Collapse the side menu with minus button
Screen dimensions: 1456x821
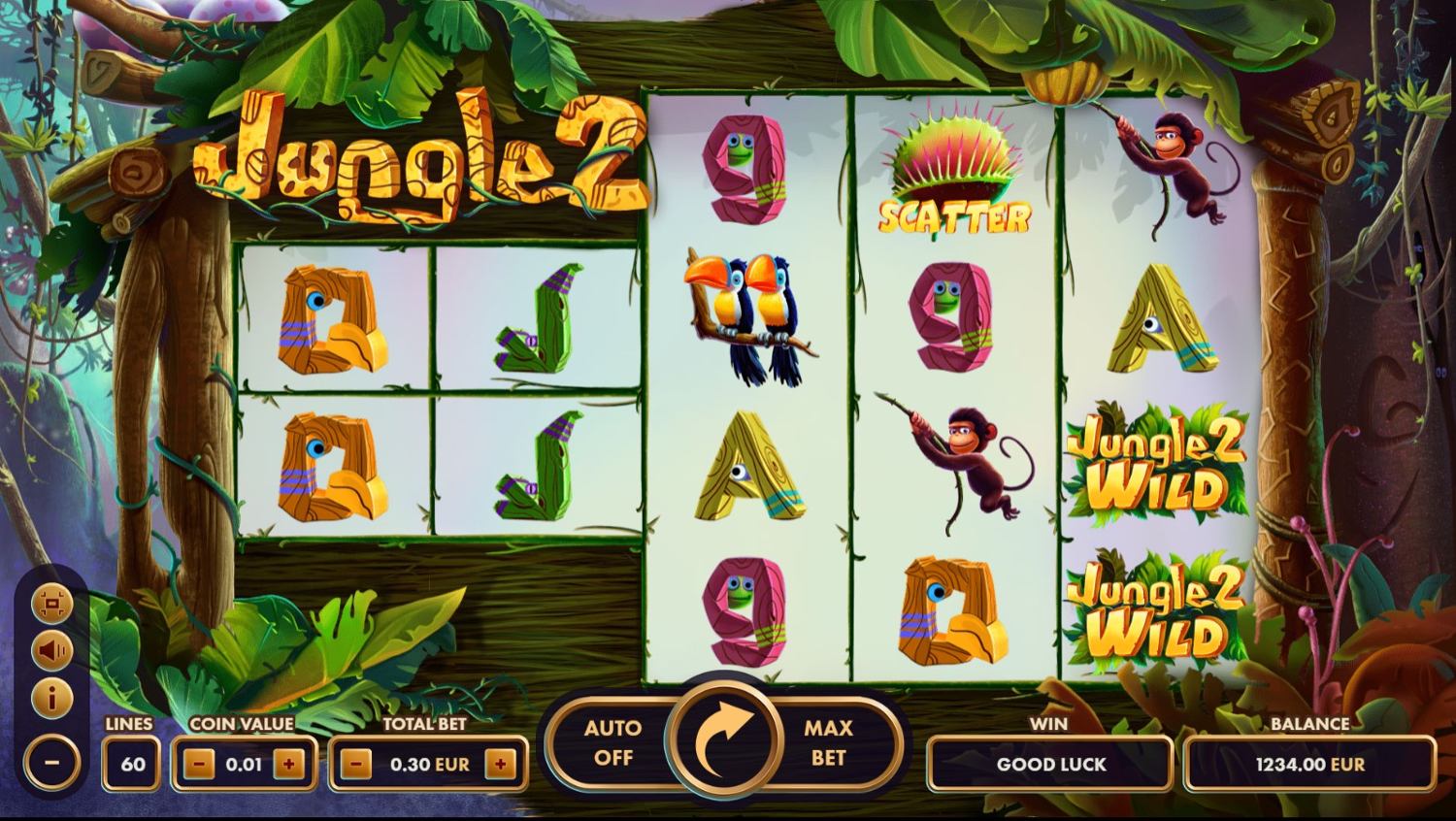[x=51, y=762]
